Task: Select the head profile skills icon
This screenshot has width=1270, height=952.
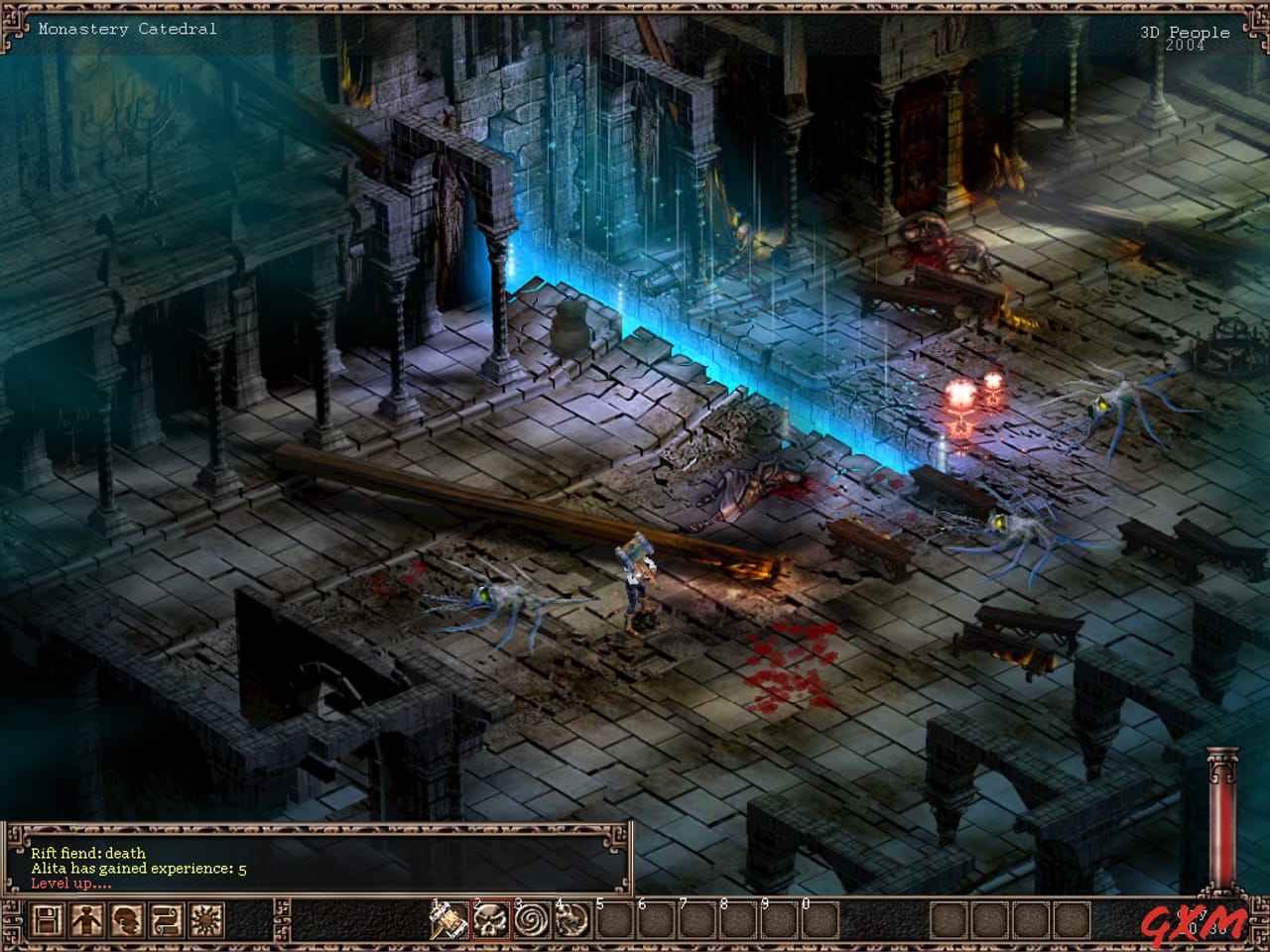Action: pyautogui.click(x=124, y=920)
